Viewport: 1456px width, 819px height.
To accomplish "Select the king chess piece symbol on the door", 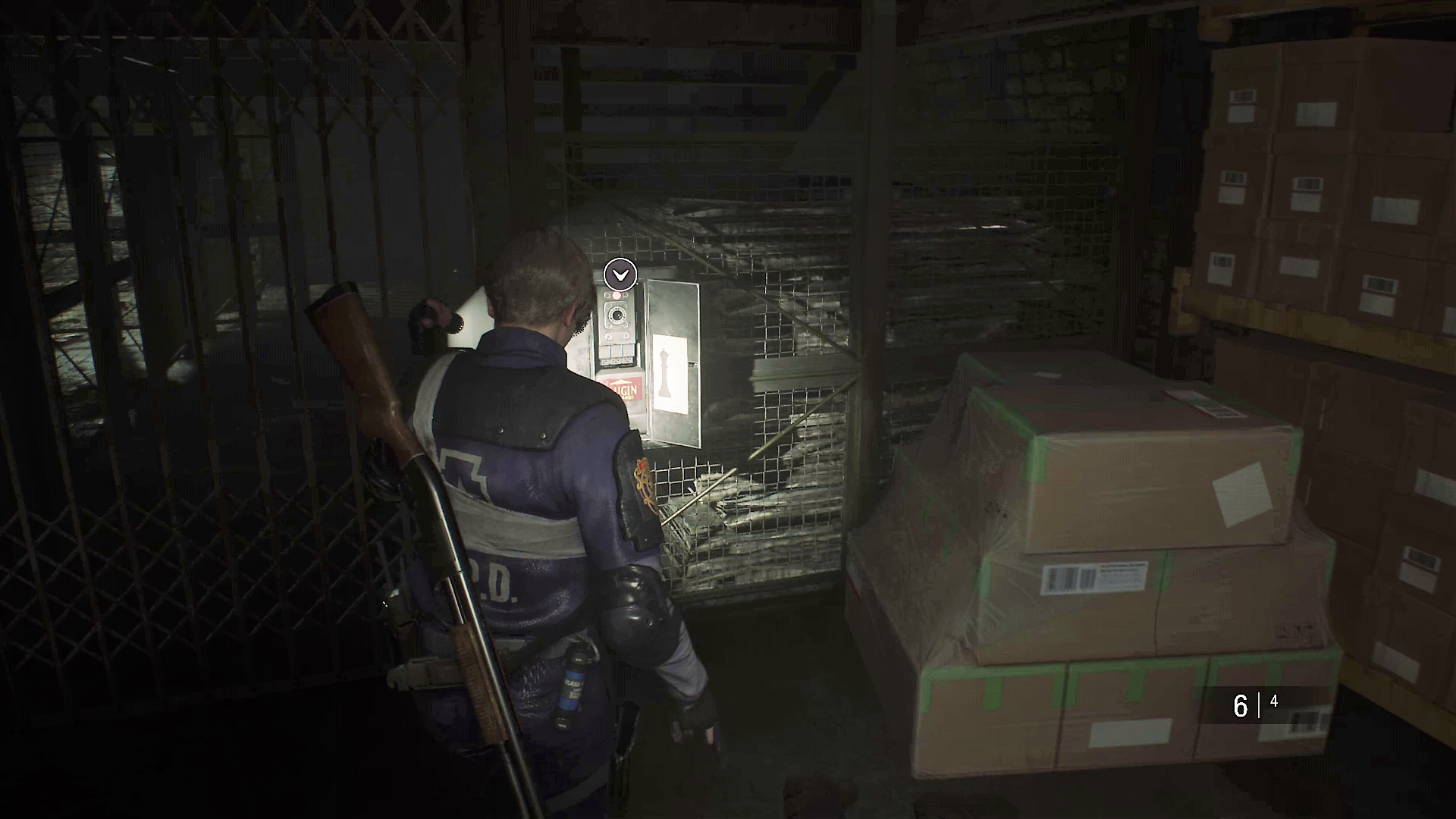I will pyautogui.click(x=665, y=373).
